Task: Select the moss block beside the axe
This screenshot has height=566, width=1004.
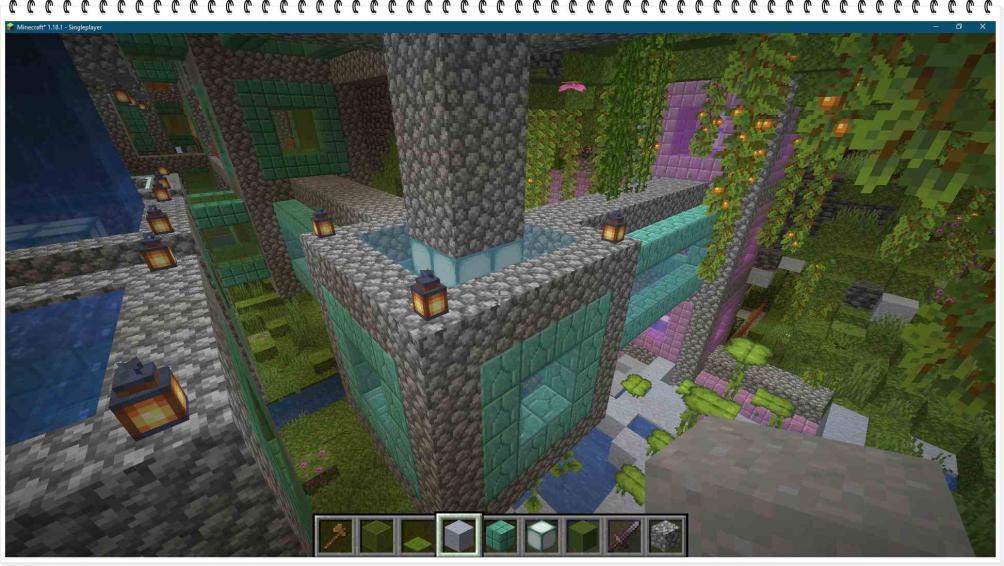Action: (x=376, y=536)
